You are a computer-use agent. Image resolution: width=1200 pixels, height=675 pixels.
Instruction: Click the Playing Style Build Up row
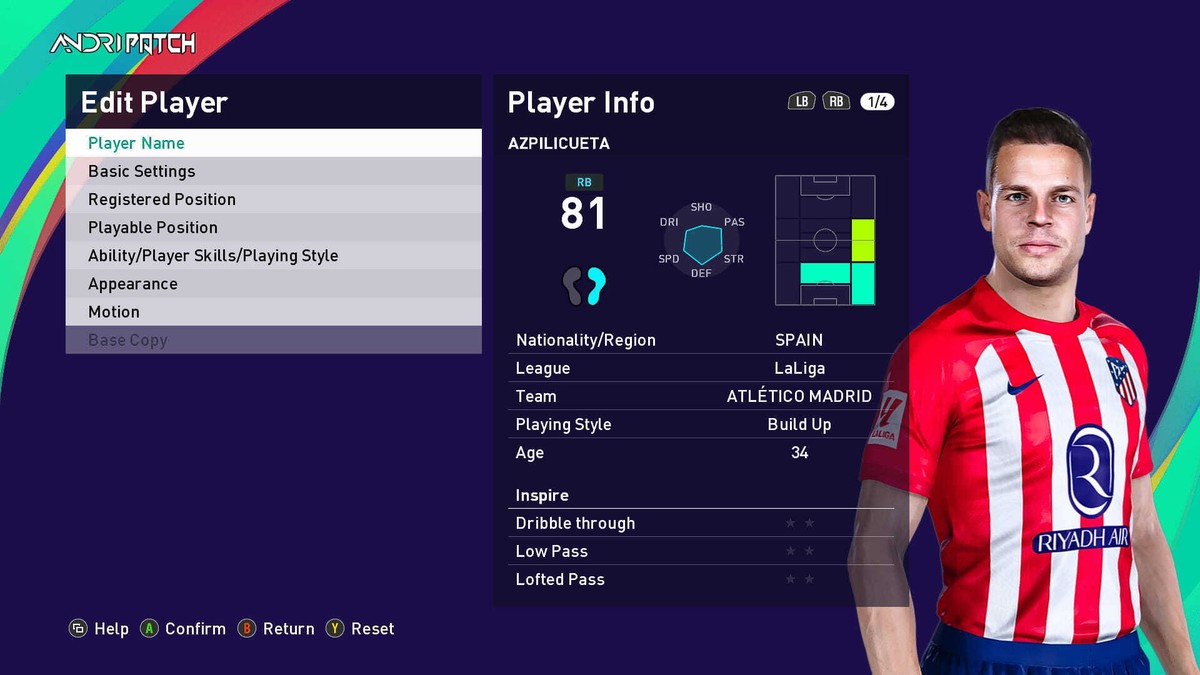[x=700, y=424]
